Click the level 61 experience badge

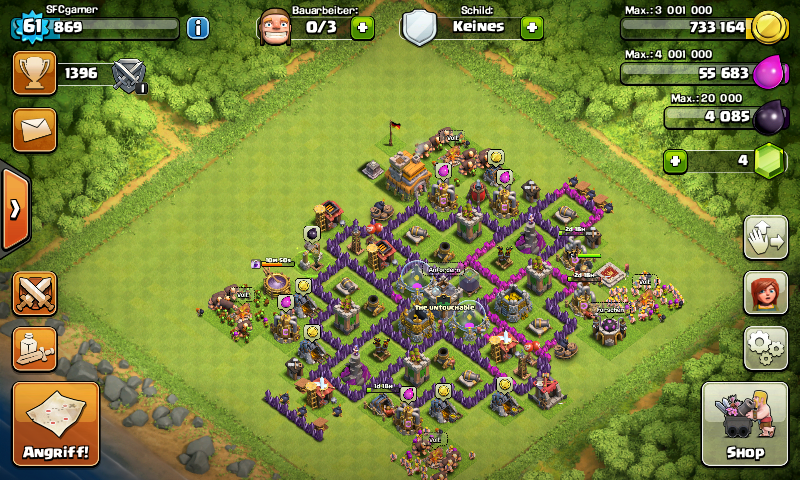point(32,27)
